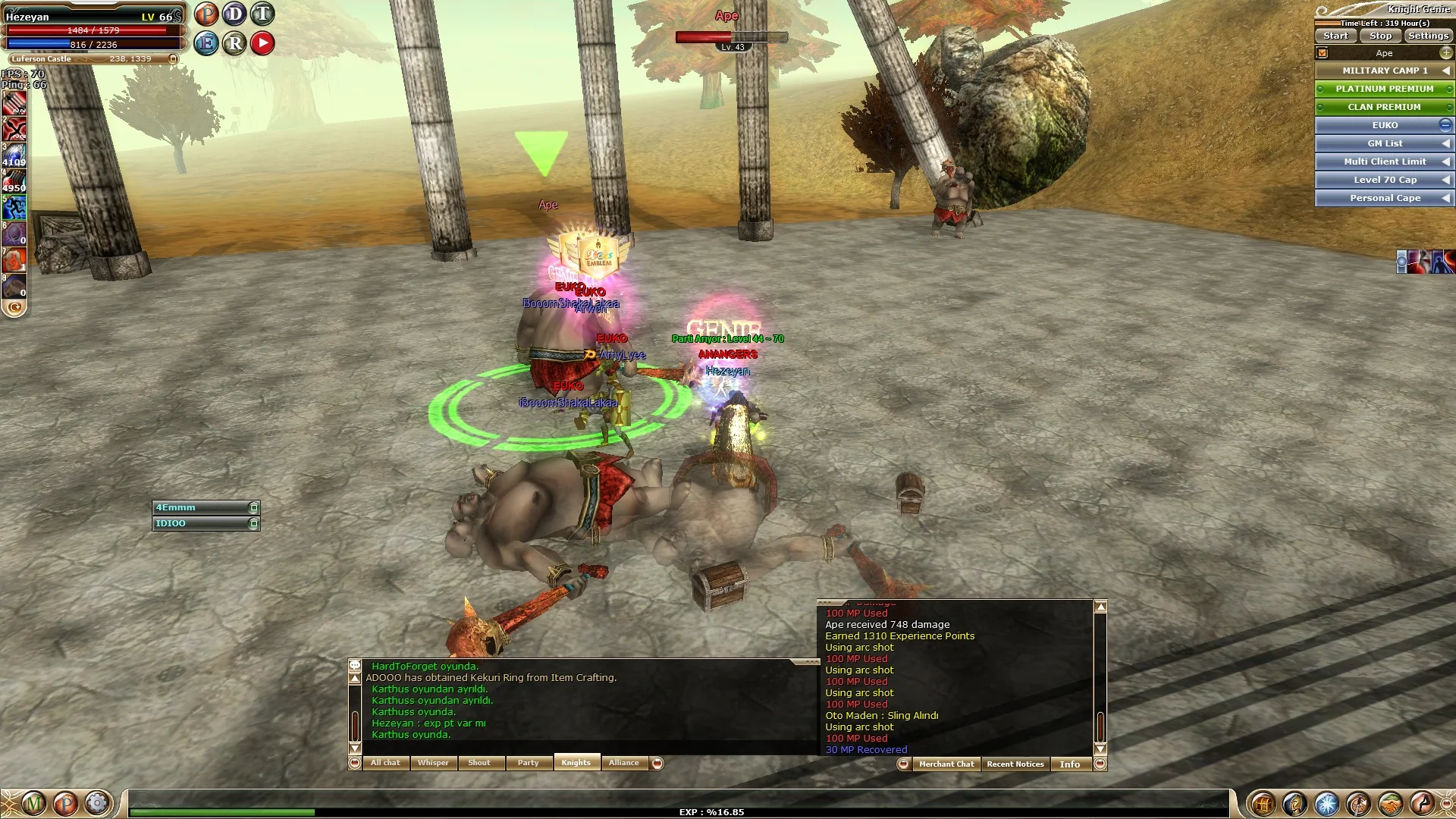This screenshot has width=1456, height=819.
Task: Choose the Alliance chat tab
Action: [x=623, y=763]
